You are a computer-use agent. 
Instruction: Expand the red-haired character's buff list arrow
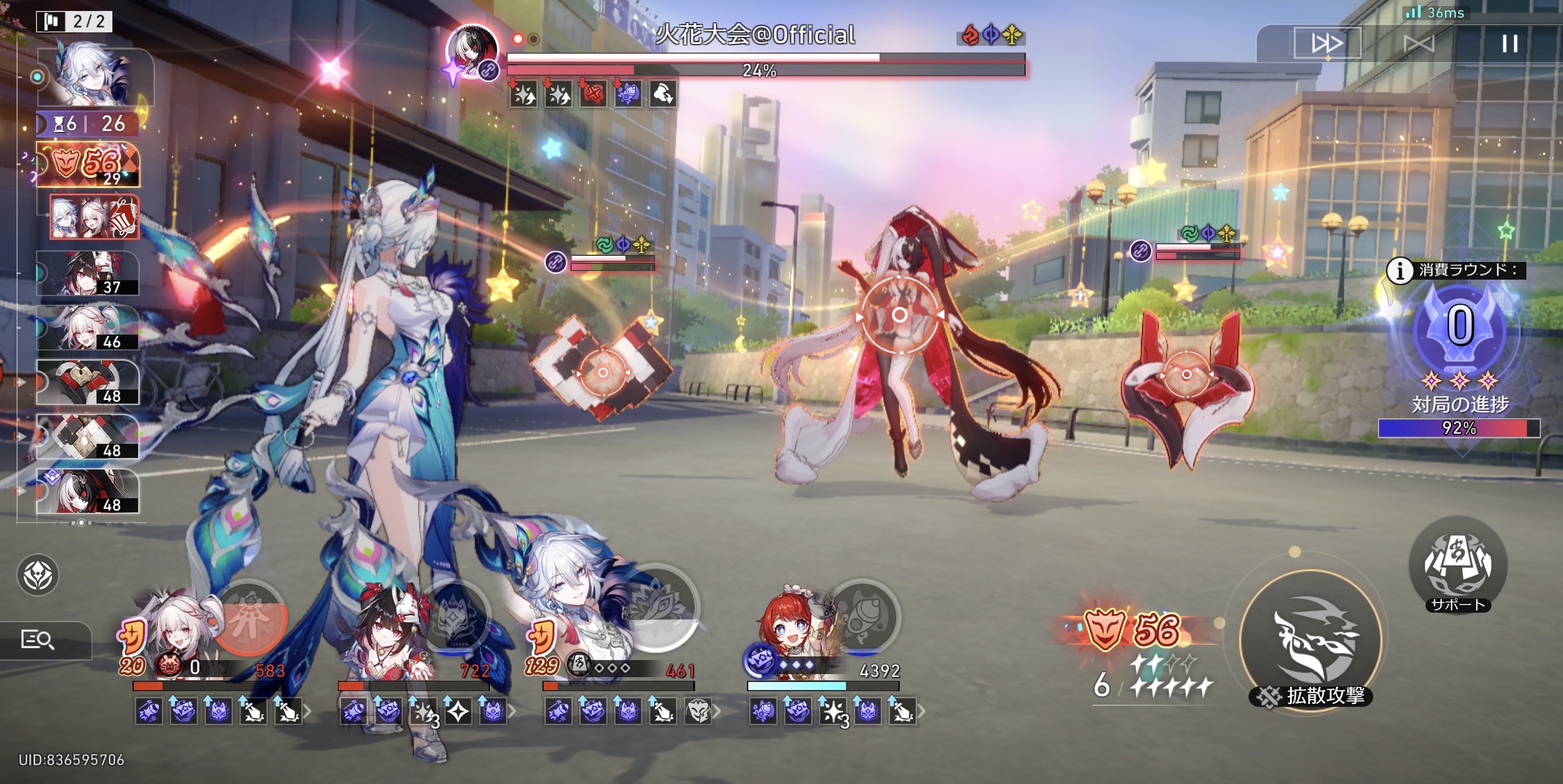(x=921, y=711)
